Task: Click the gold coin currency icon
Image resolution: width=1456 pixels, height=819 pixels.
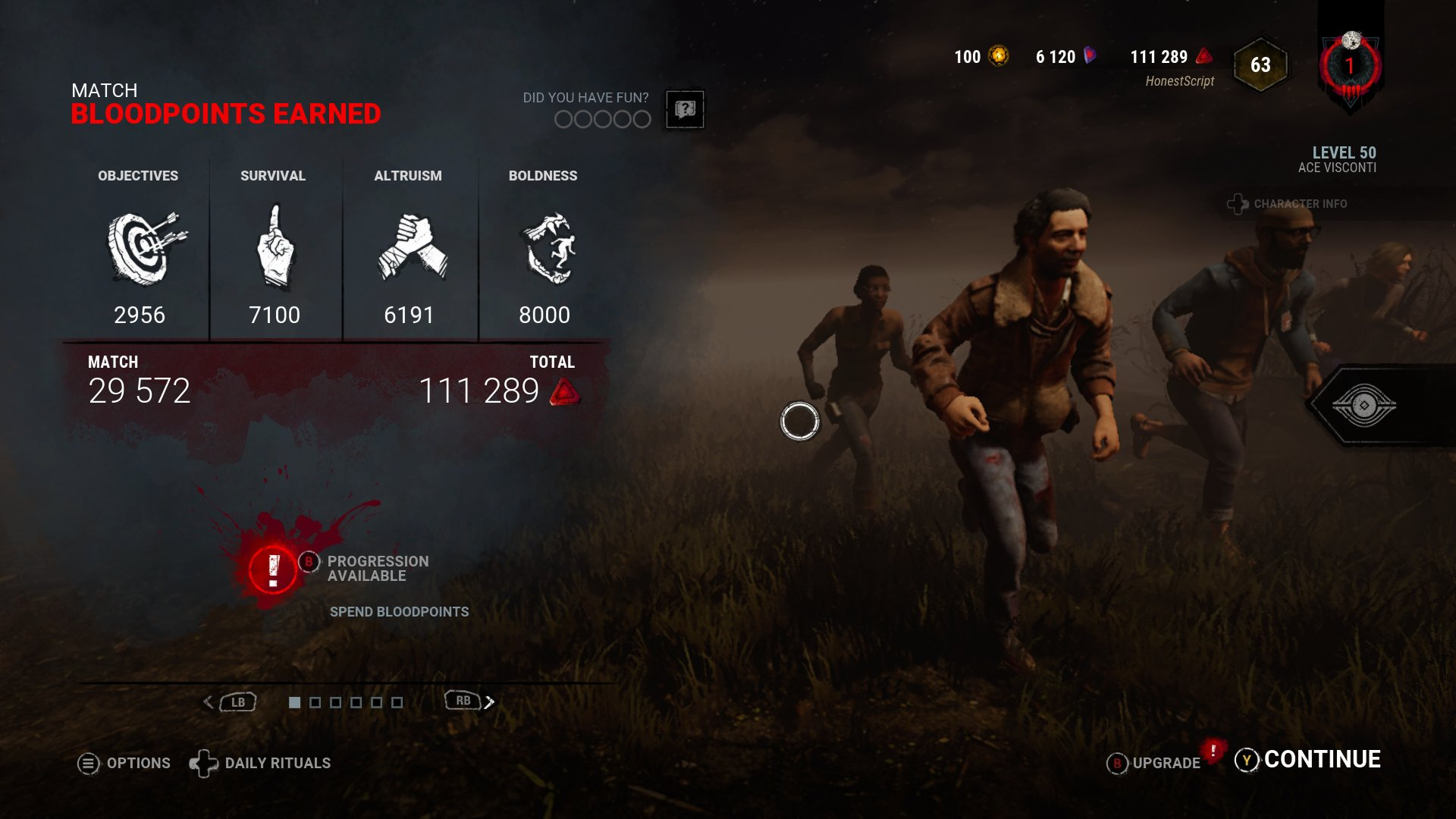Action: point(999,56)
